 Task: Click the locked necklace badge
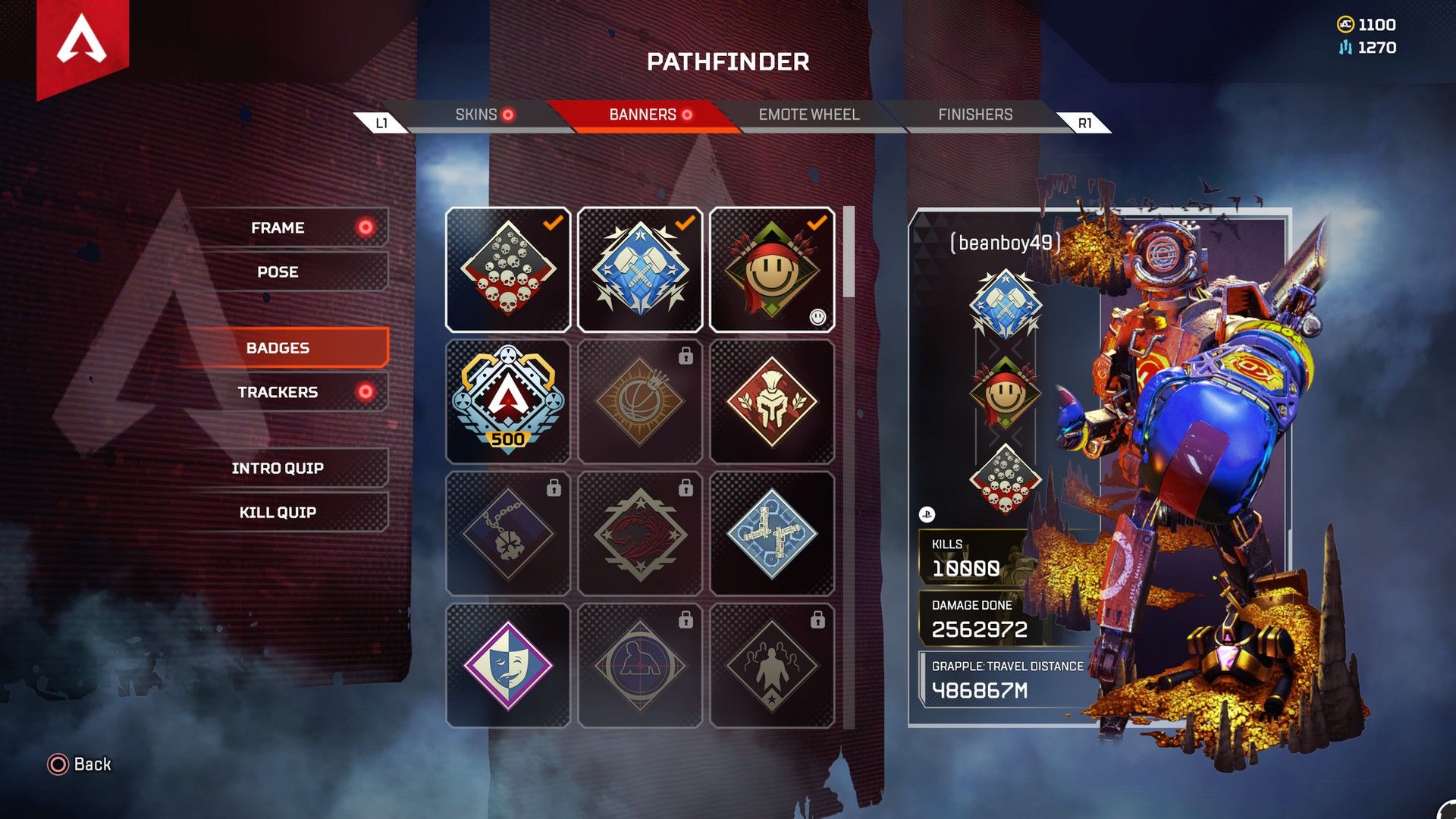point(508,533)
